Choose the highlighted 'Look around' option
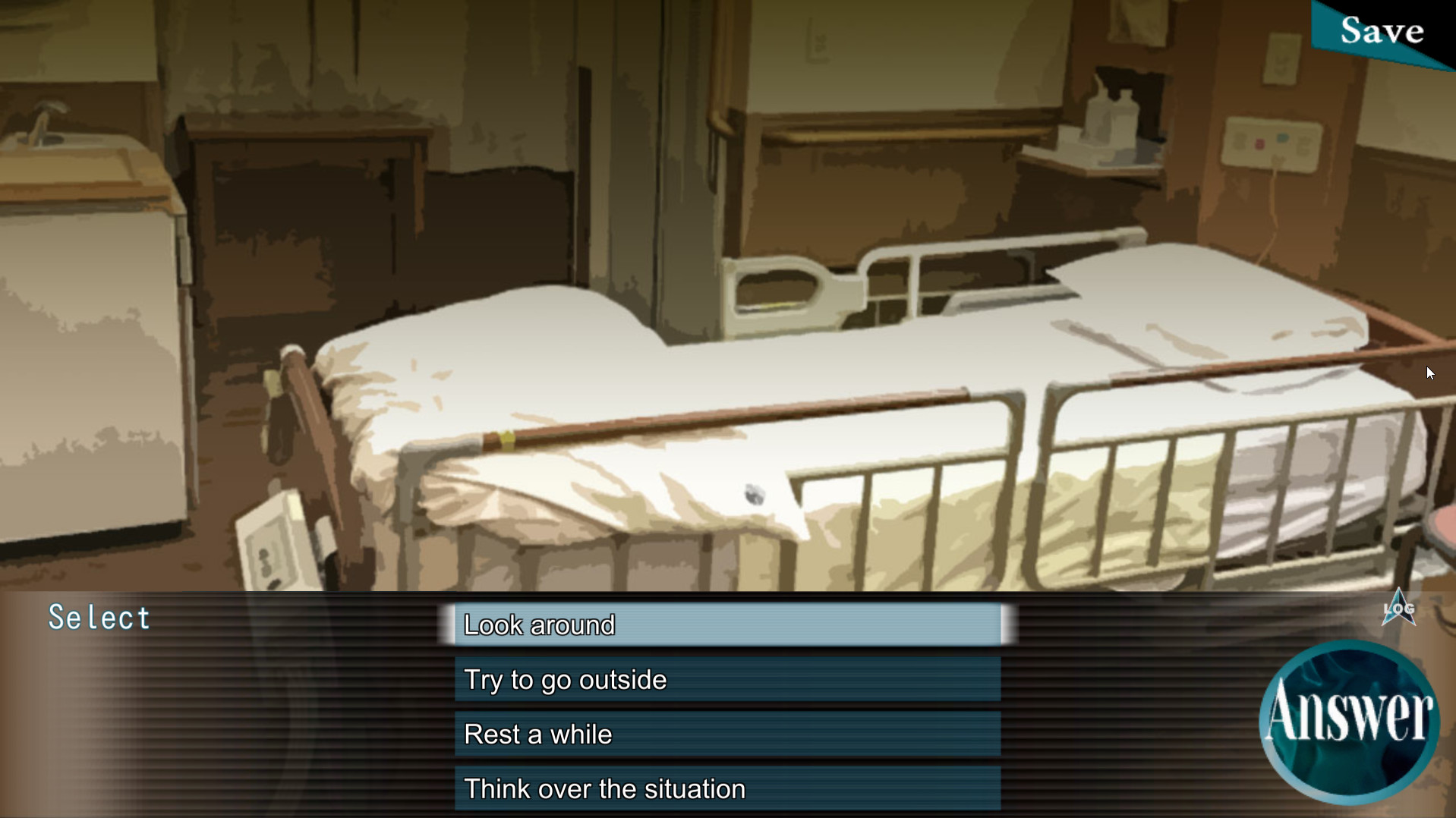Viewport: 1456px width, 818px height. (x=726, y=625)
